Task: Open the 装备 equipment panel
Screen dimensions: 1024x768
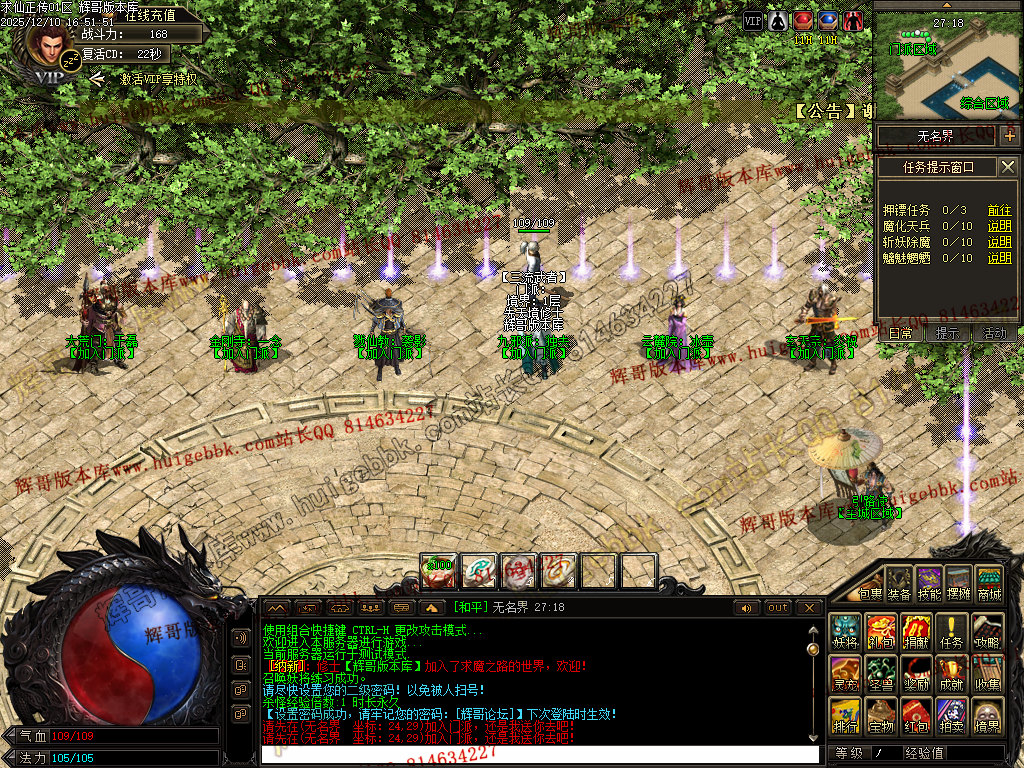Action: (x=900, y=585)
